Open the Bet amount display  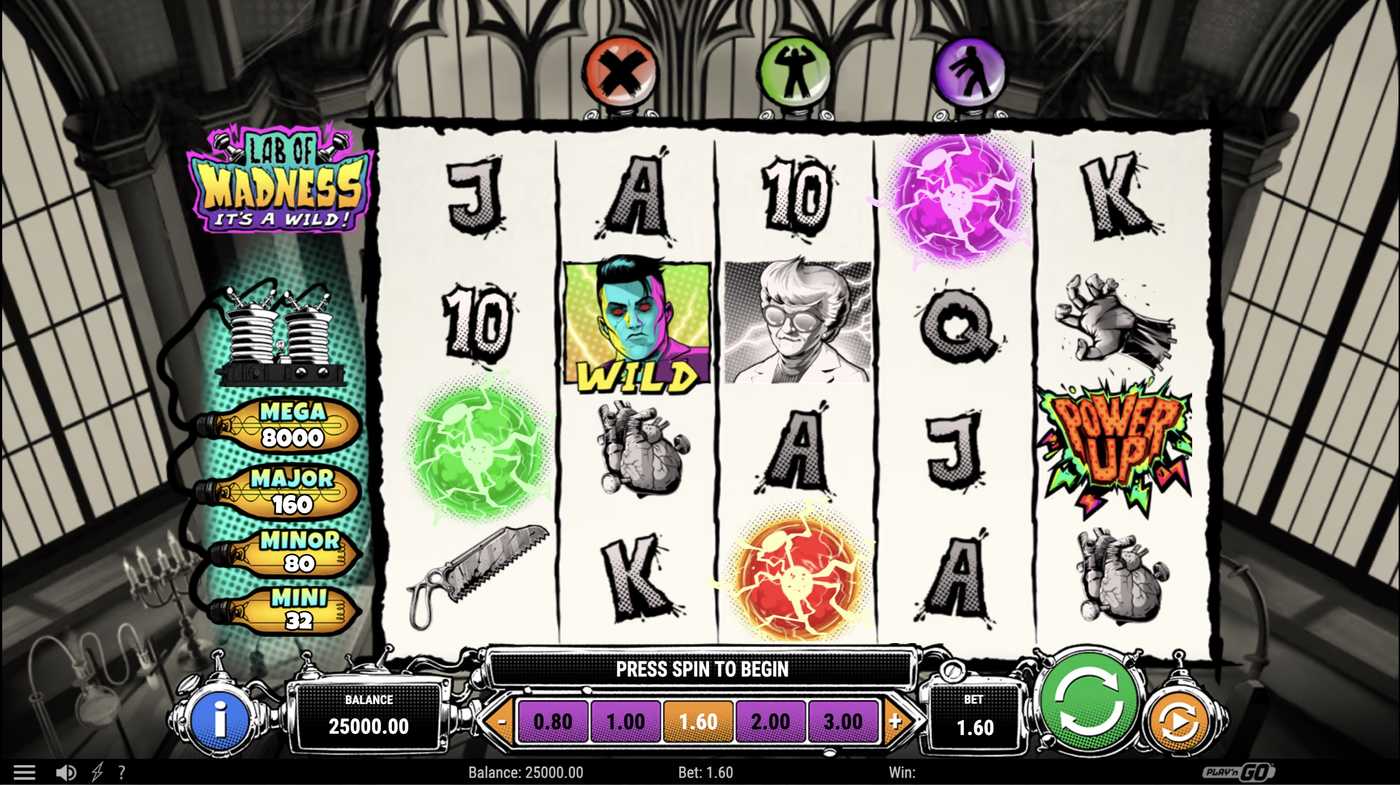975,715
